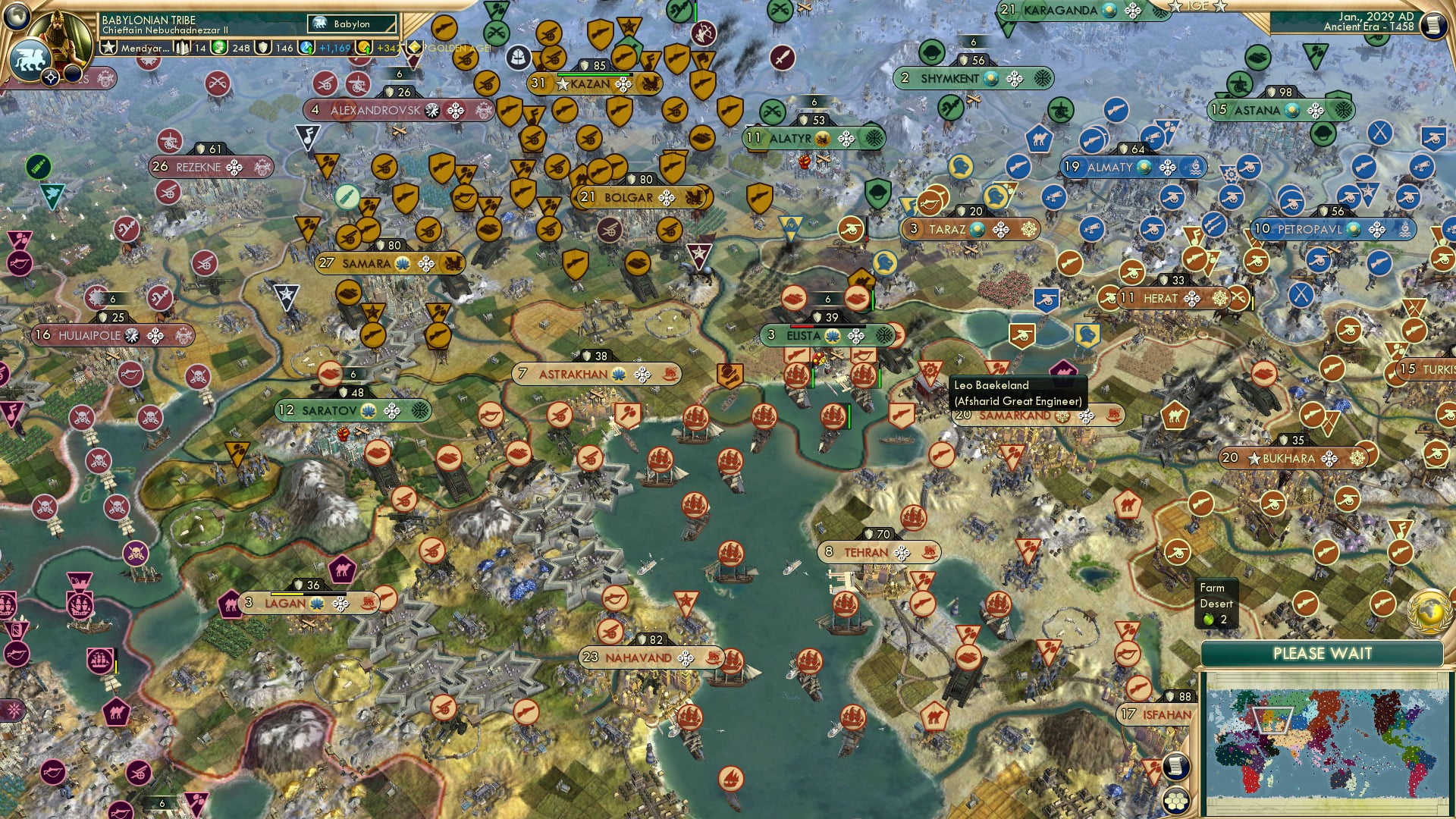
Task: Click the social policies star icon
Action: pyautogui.click(x=109, y=45)
